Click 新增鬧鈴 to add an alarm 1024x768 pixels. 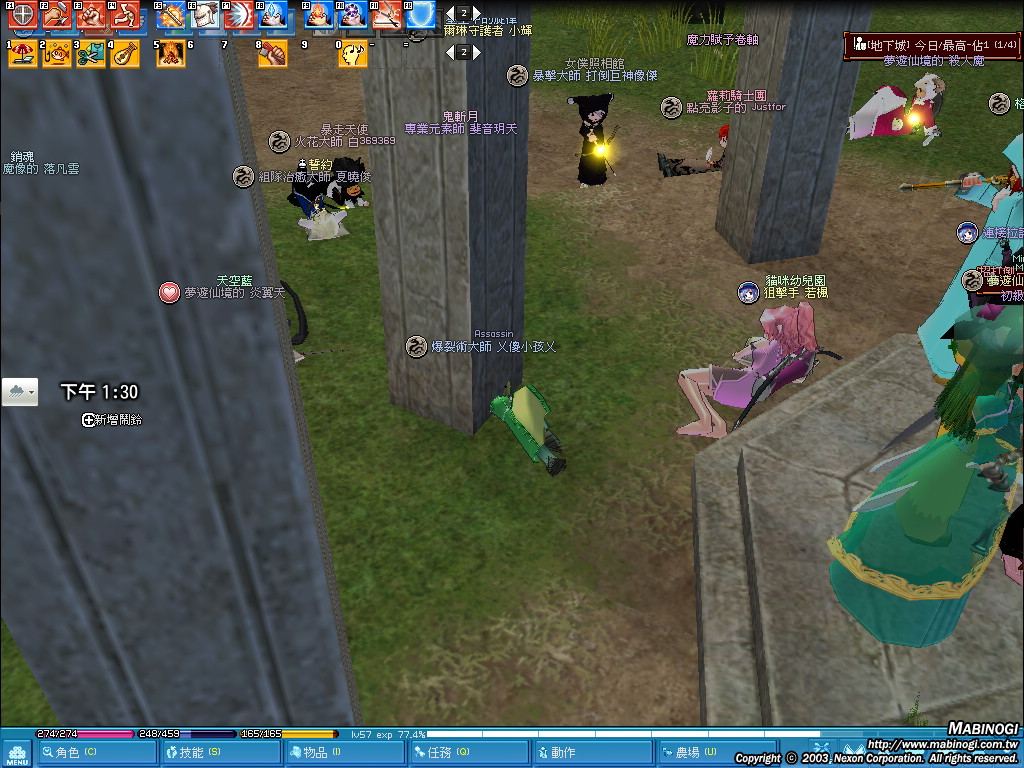(111, 420)
